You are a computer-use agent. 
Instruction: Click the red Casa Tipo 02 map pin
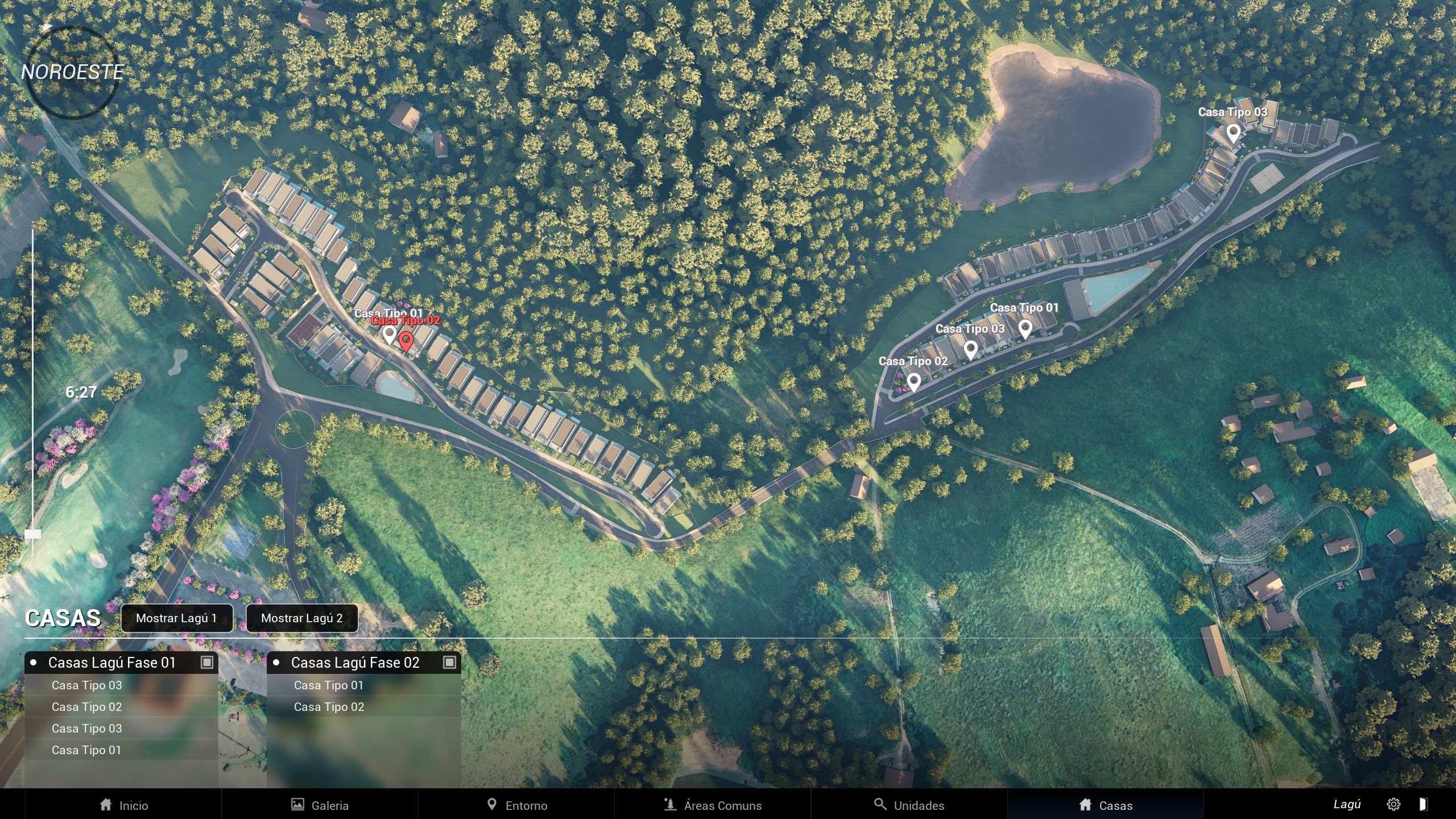(x=406, y=341)
